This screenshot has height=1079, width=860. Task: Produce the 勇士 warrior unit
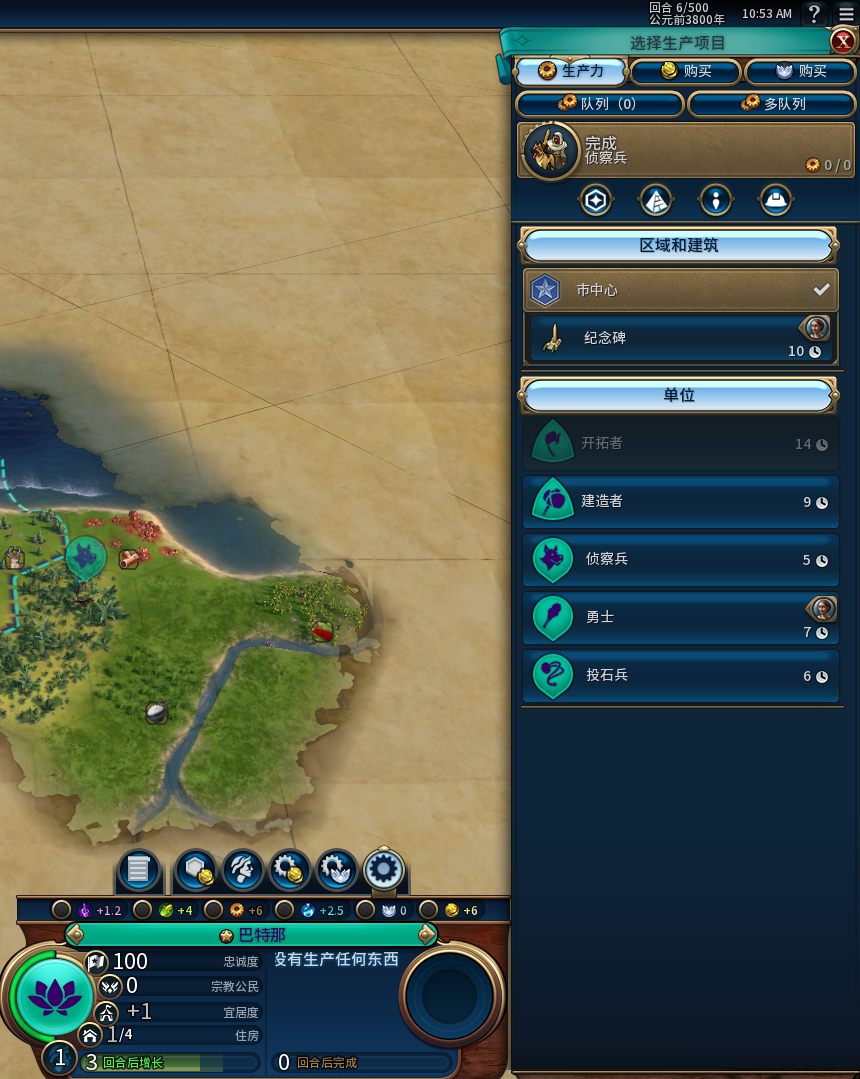[x=680, y=618]
